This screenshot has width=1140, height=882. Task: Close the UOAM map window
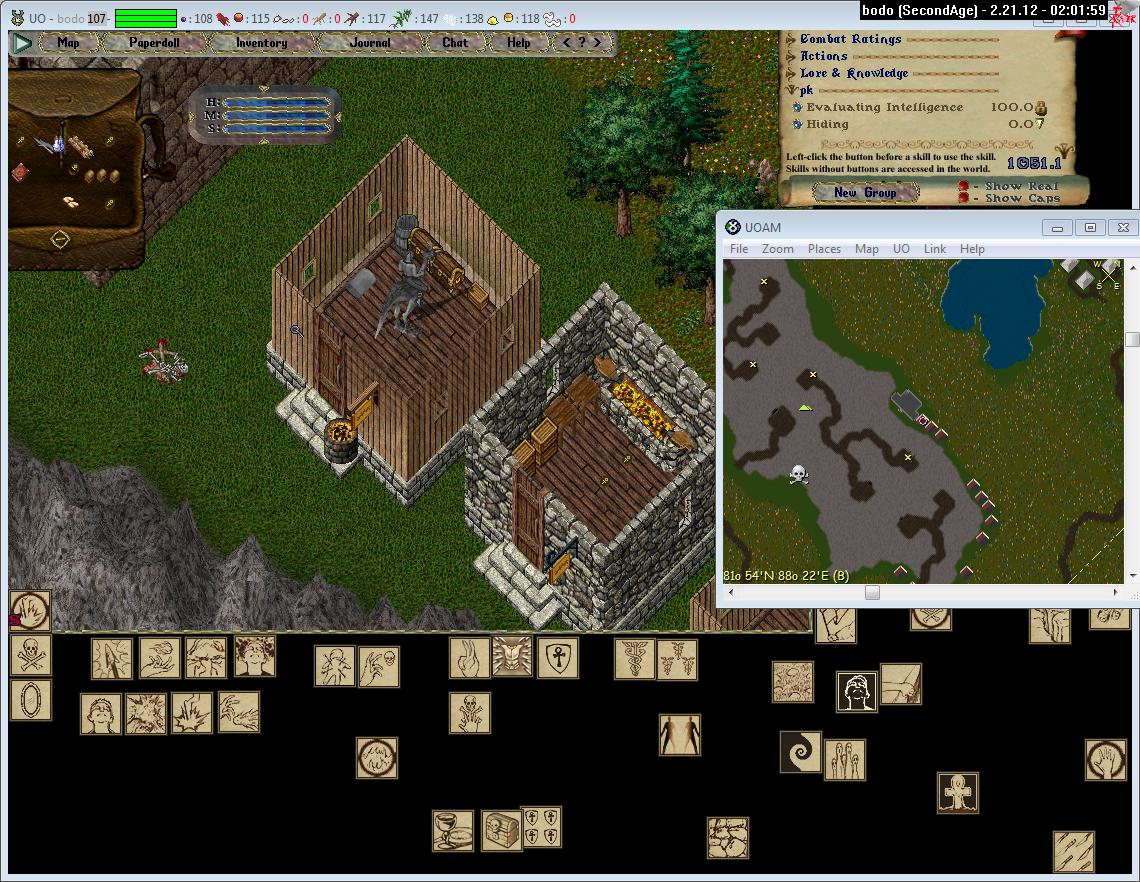(x=1122, y=227)
